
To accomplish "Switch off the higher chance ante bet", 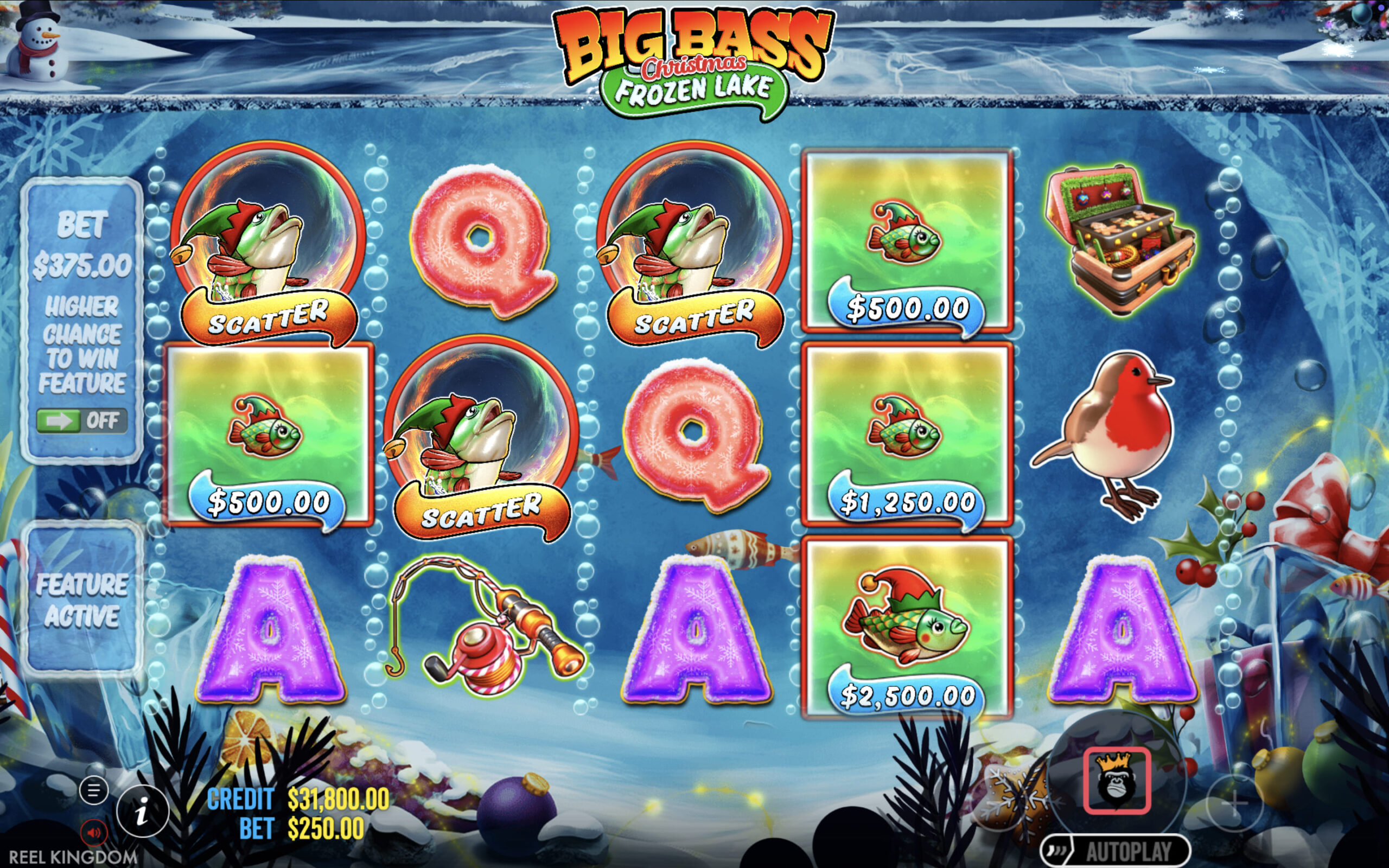I will pos(81,422).
